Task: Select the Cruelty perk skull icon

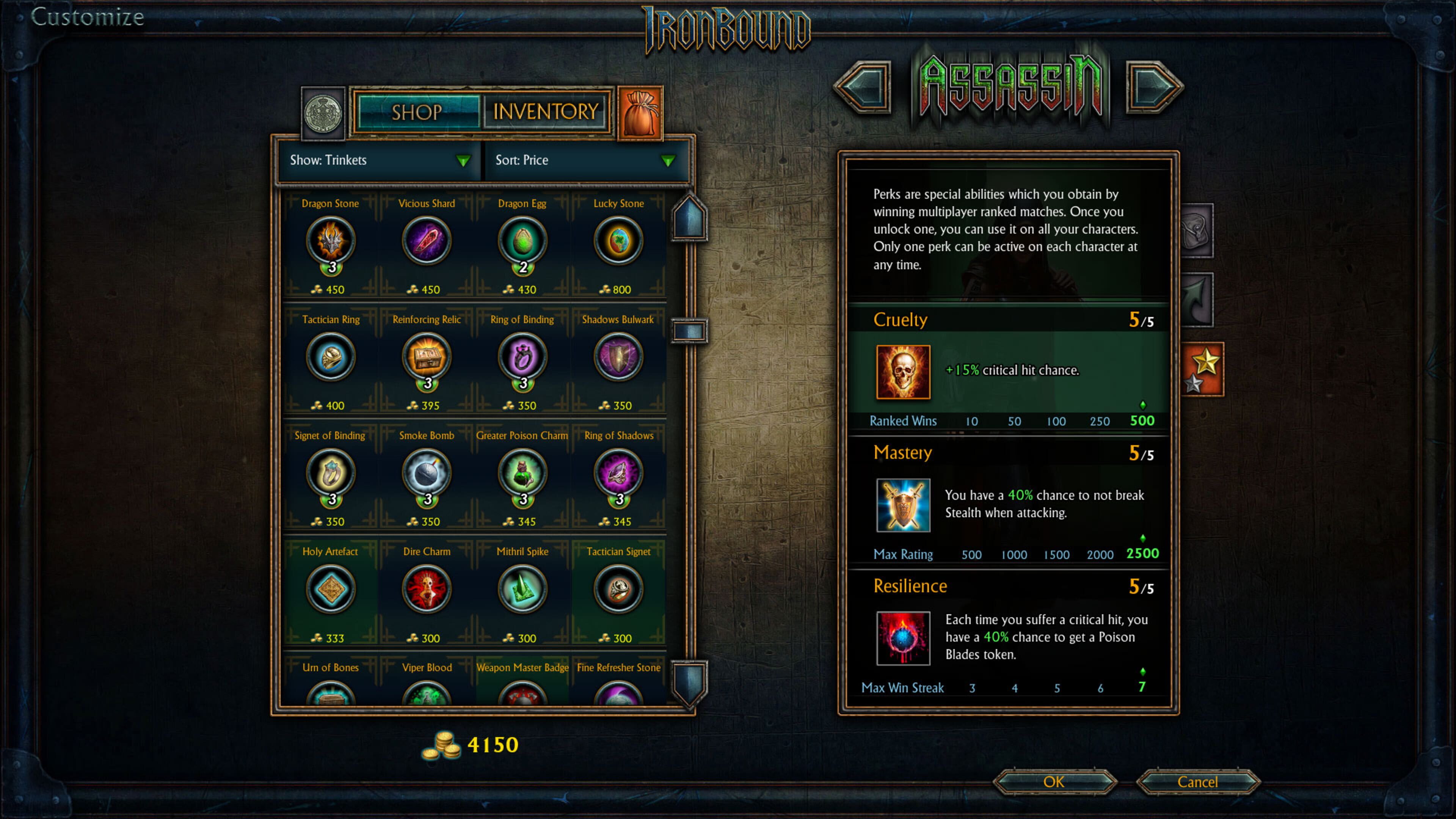Action: pyautogui.click(x=903, y=371)
